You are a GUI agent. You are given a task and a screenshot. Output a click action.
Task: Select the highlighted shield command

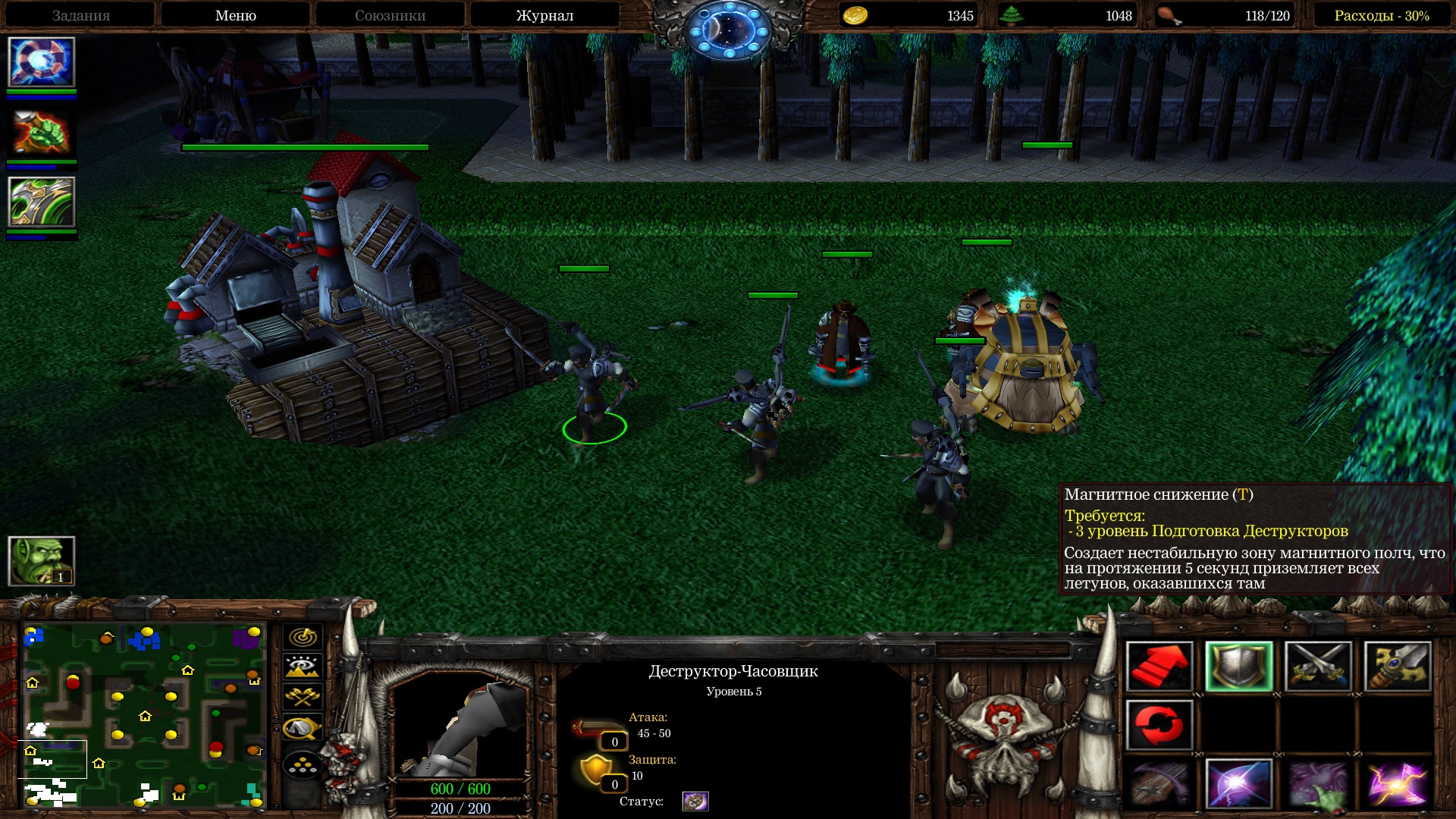pyautogui.click(x=1239, y=667)
